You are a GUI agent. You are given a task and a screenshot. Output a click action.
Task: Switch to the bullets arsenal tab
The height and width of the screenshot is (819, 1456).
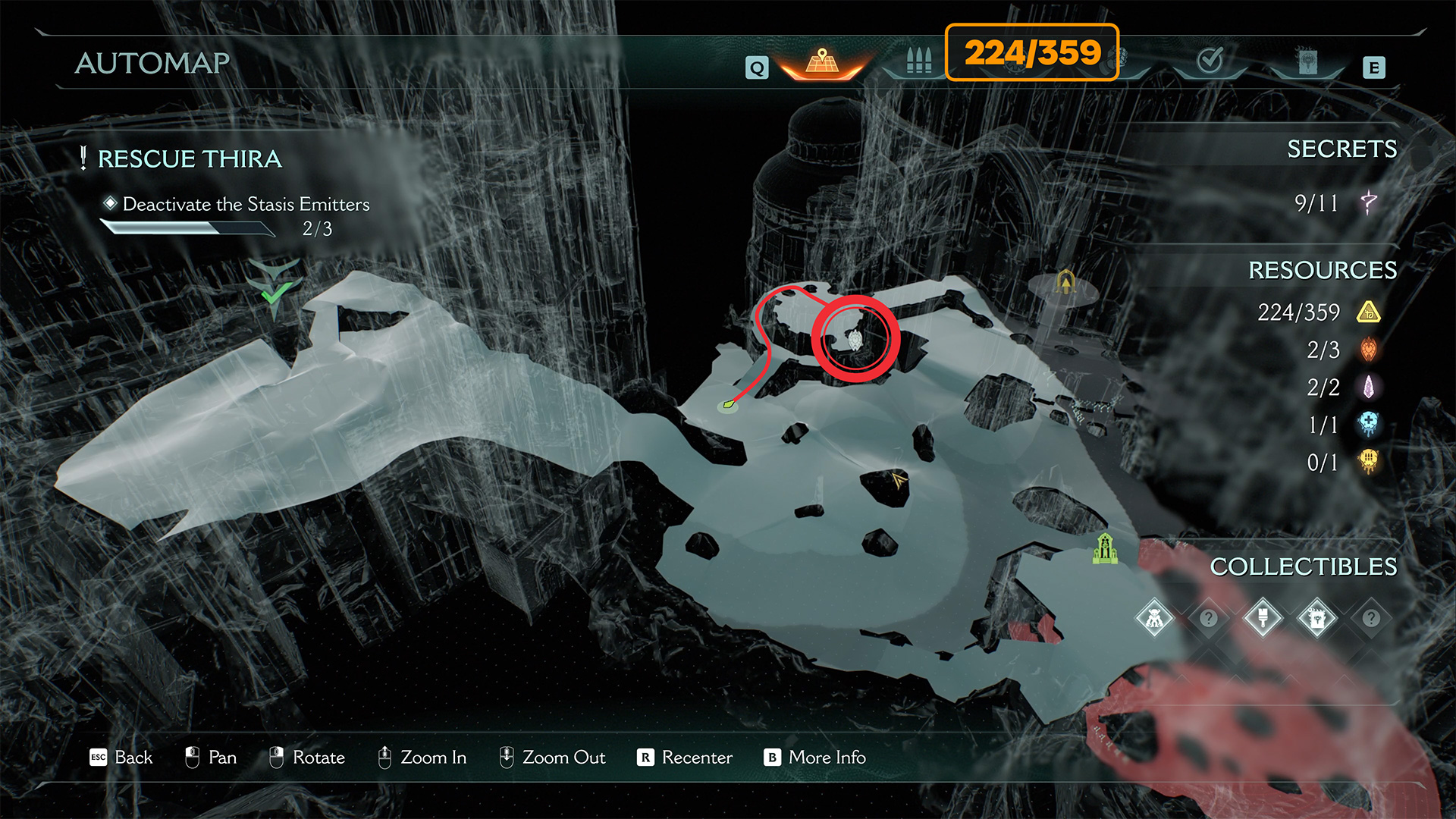pos(918,61)
